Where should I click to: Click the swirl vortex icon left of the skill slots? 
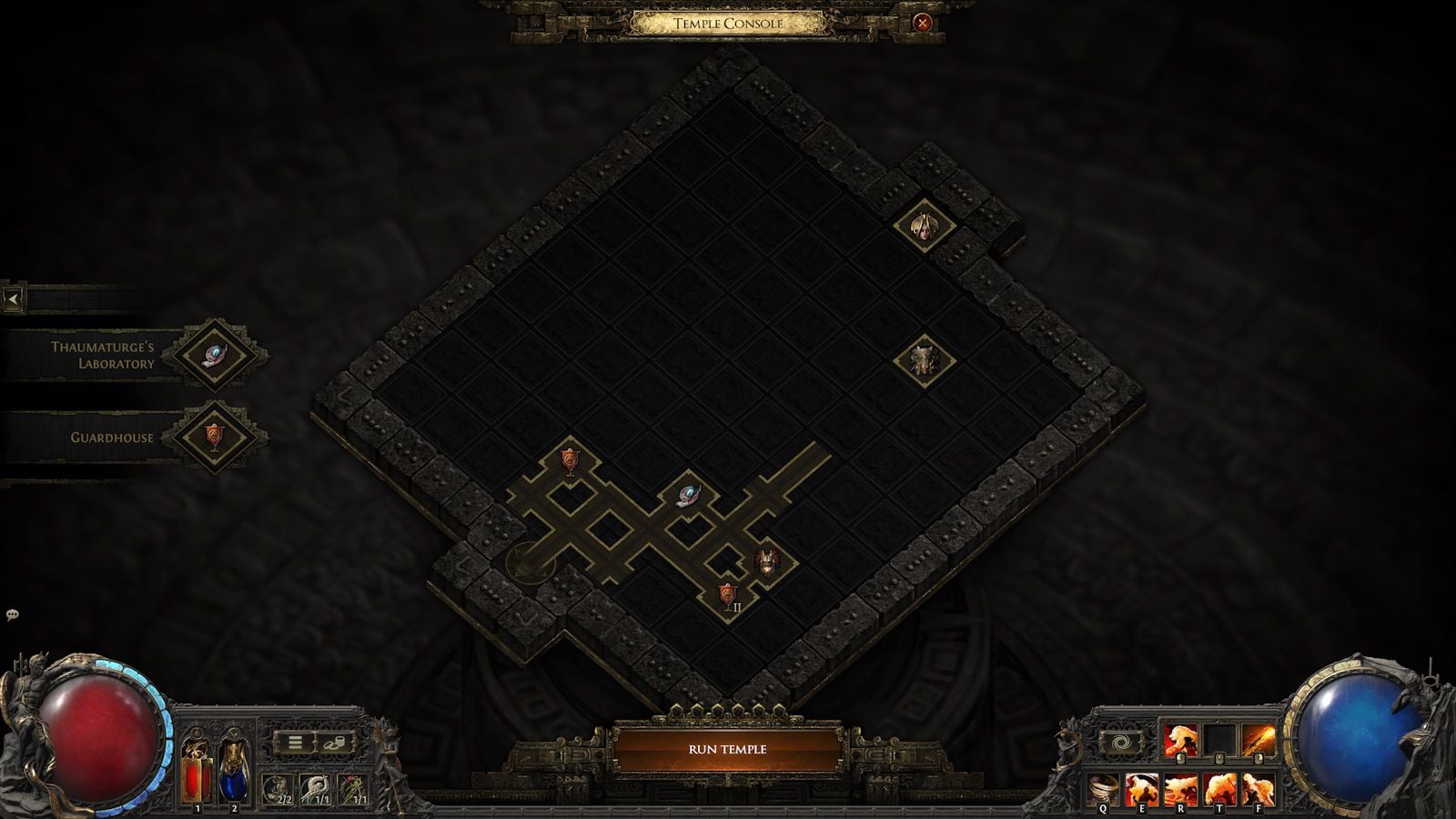pyautogui.click(x=1121, y=742)
